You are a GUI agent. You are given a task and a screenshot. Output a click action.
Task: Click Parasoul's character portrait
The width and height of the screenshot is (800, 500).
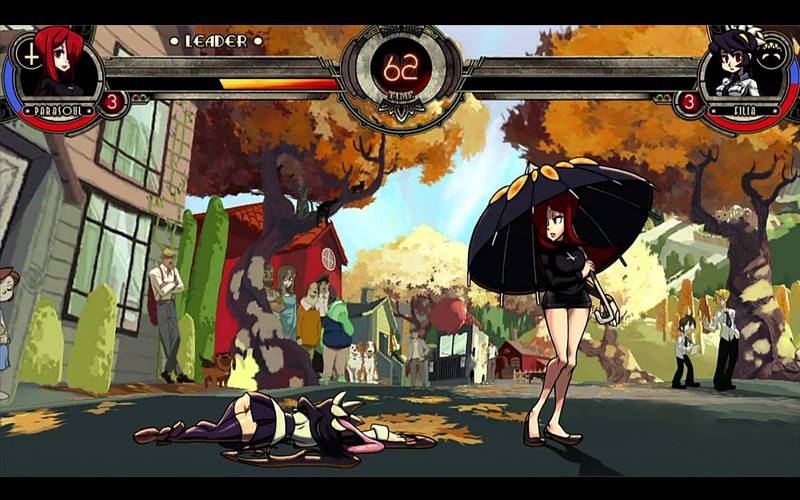(60, 65)
